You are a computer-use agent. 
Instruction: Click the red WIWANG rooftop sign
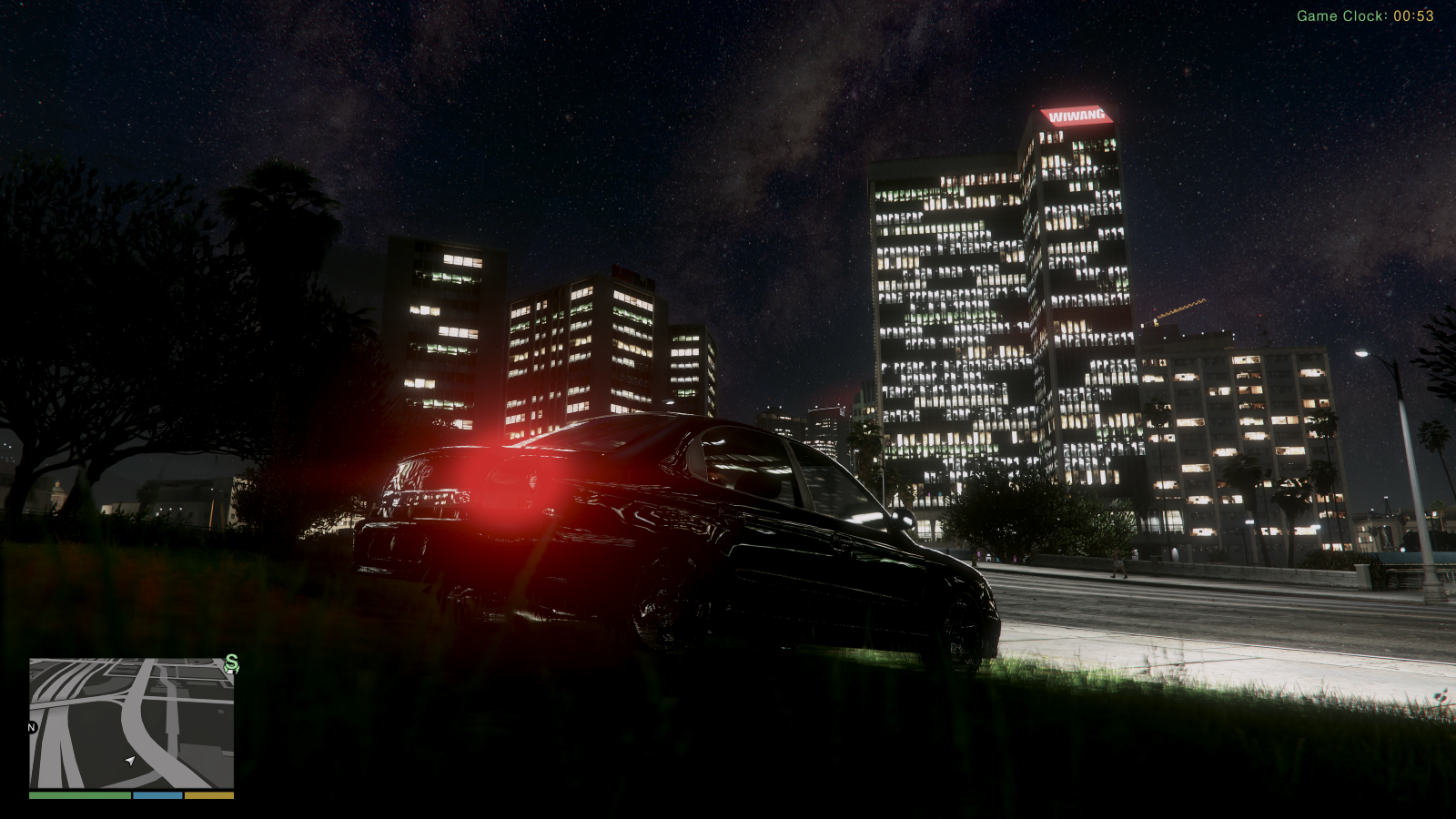pos(1077,115)
